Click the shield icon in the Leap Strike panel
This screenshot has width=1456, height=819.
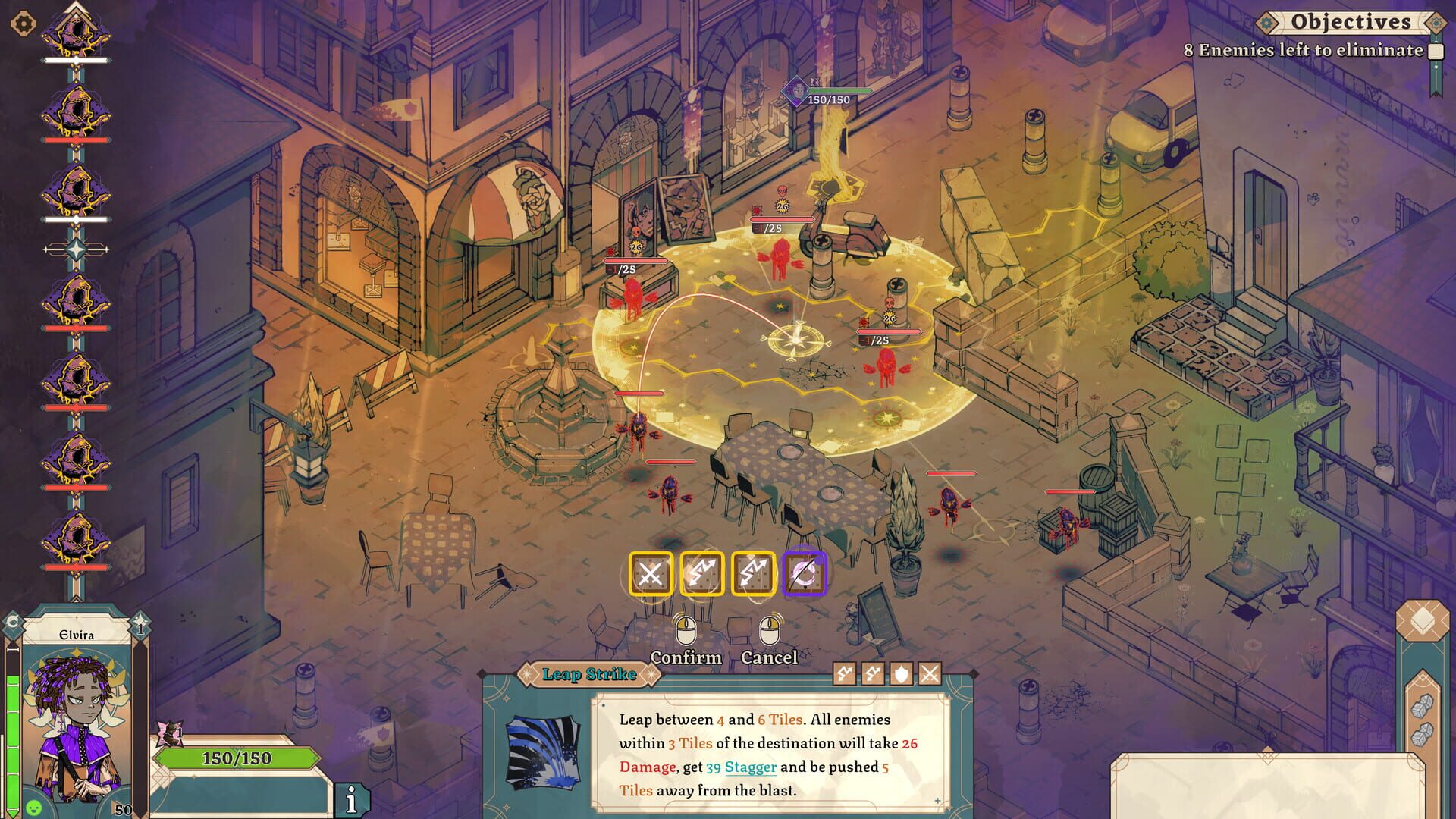902,673
